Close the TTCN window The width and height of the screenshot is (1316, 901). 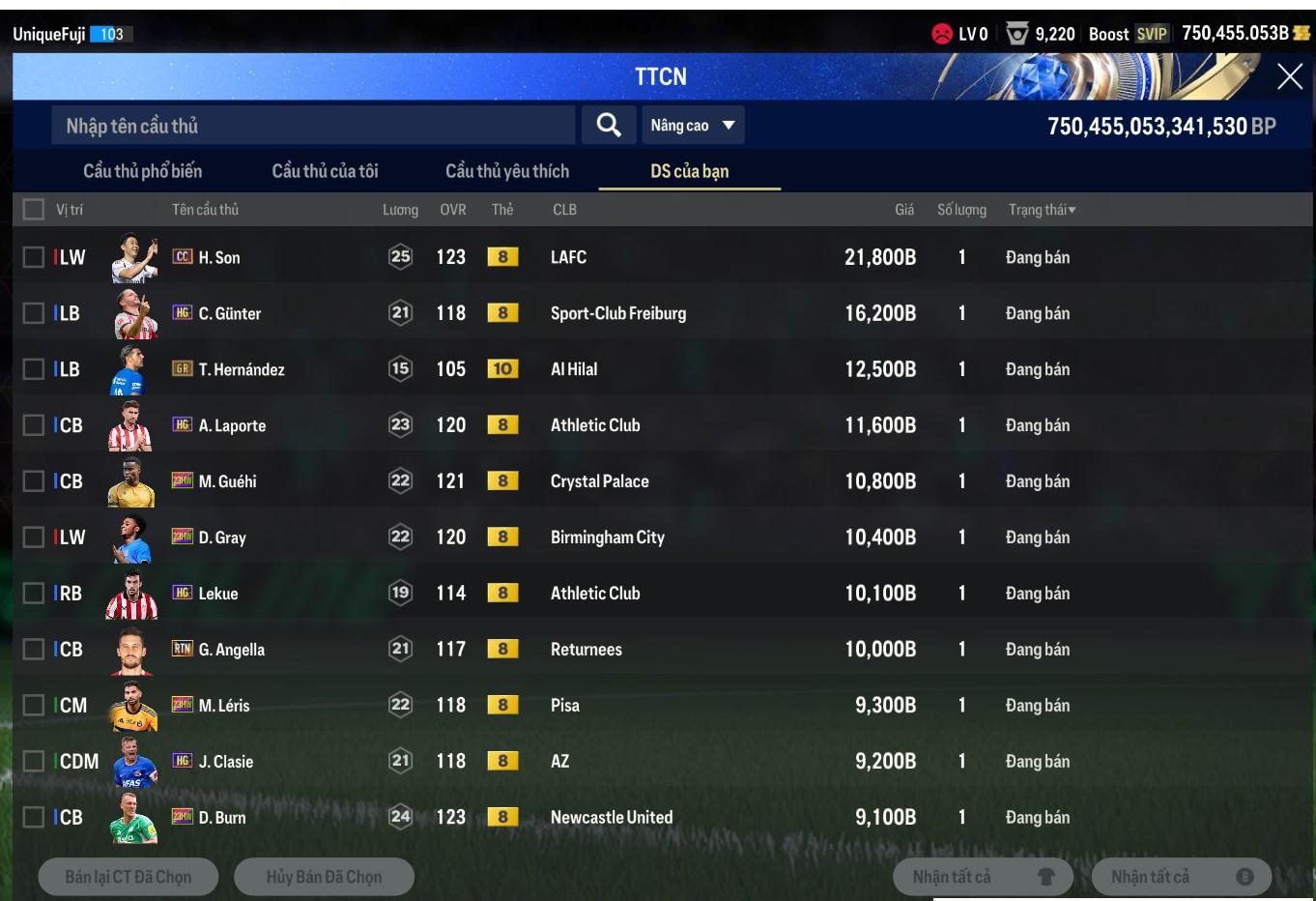(x=1289, y=77)
